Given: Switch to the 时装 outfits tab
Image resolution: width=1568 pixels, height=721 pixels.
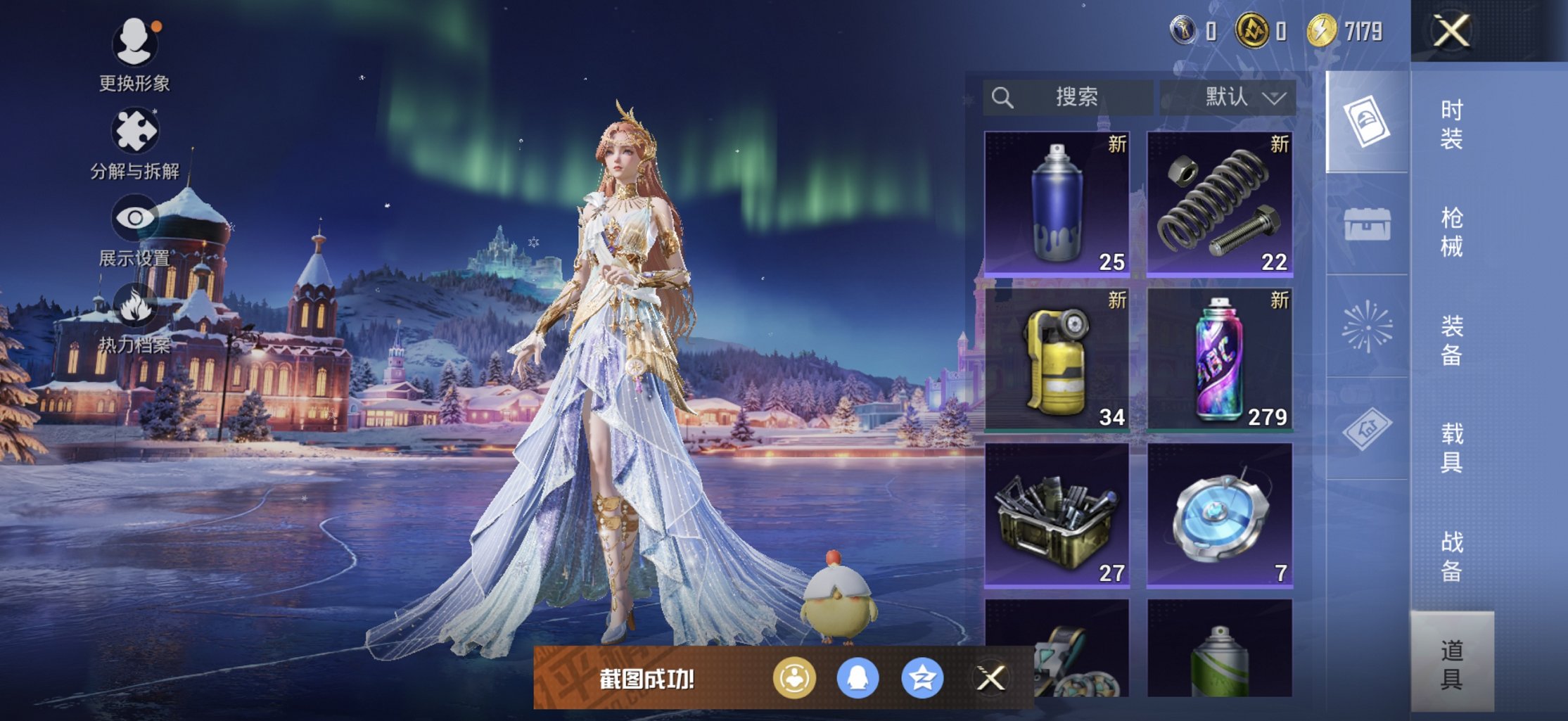Looking at the screenshot, I should point(1451,125).
